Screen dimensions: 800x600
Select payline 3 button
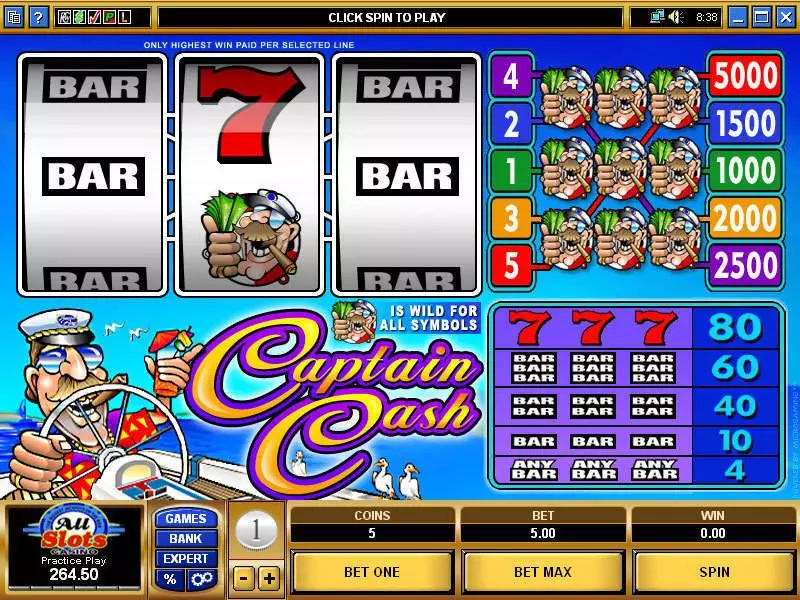(x=511, y=217)
